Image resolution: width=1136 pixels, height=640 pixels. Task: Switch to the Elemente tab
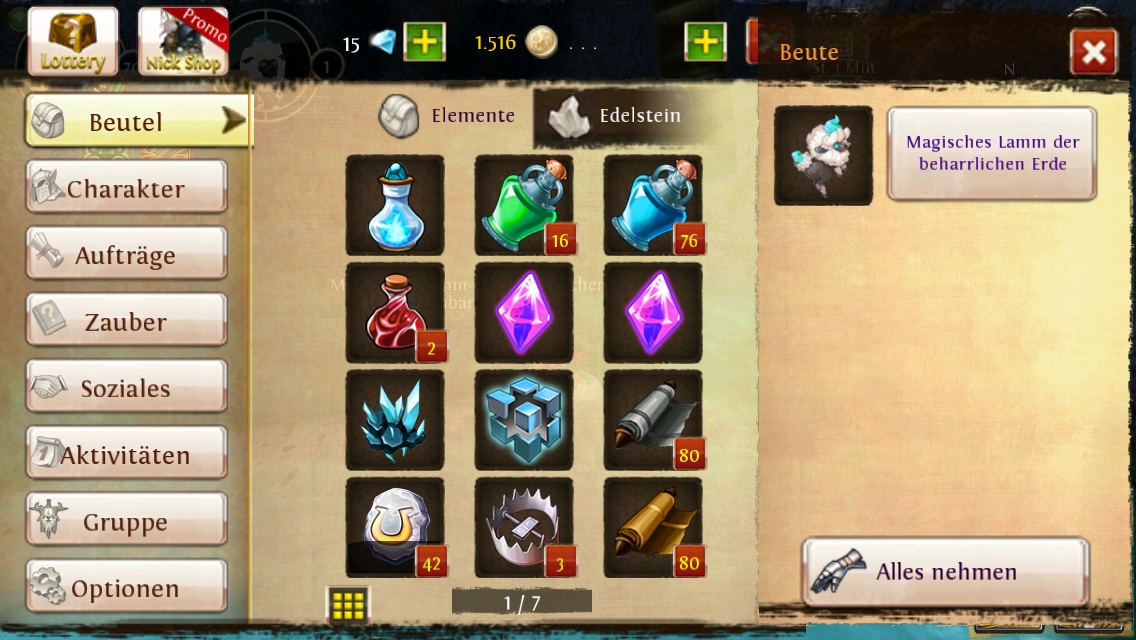pos(448,116)
